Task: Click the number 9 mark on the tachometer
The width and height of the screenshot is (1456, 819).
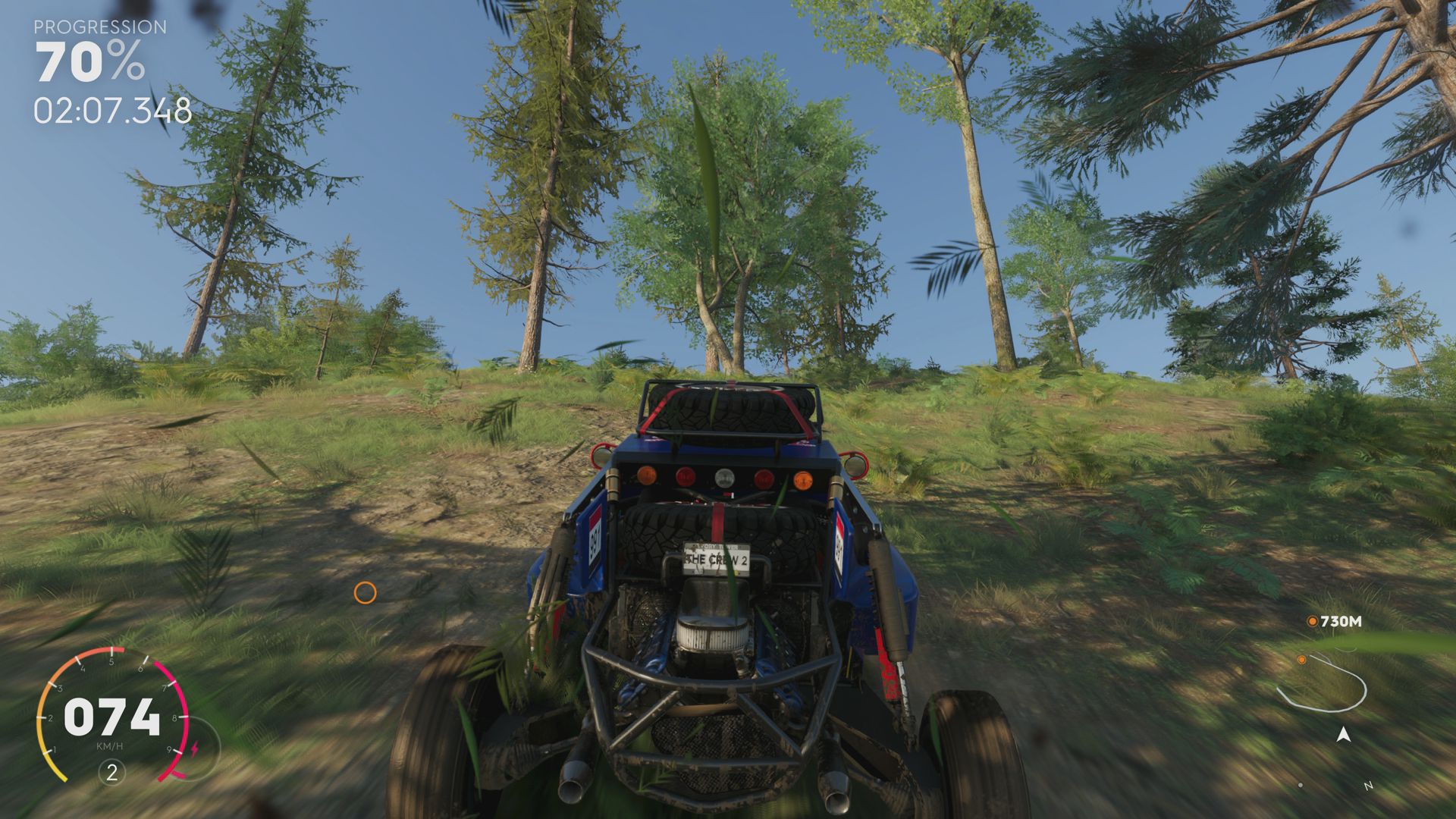Action: (170, 749)
